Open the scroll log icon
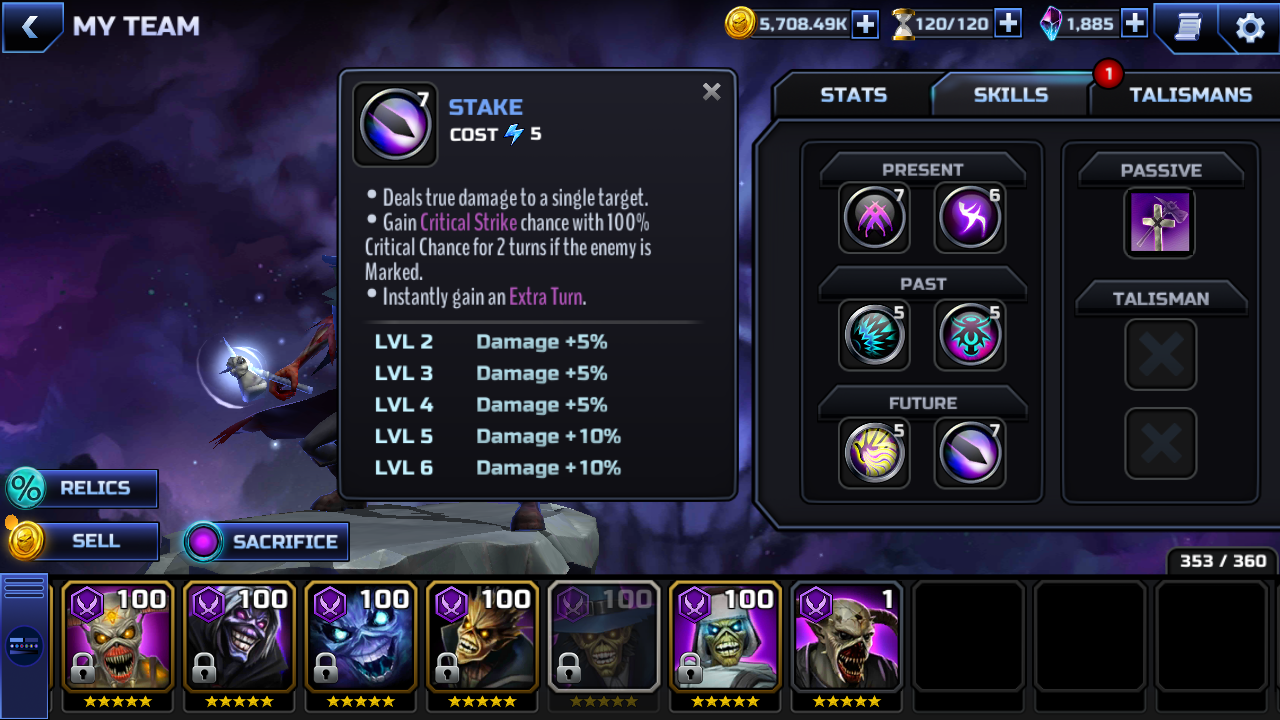 tap(1187, 27)
